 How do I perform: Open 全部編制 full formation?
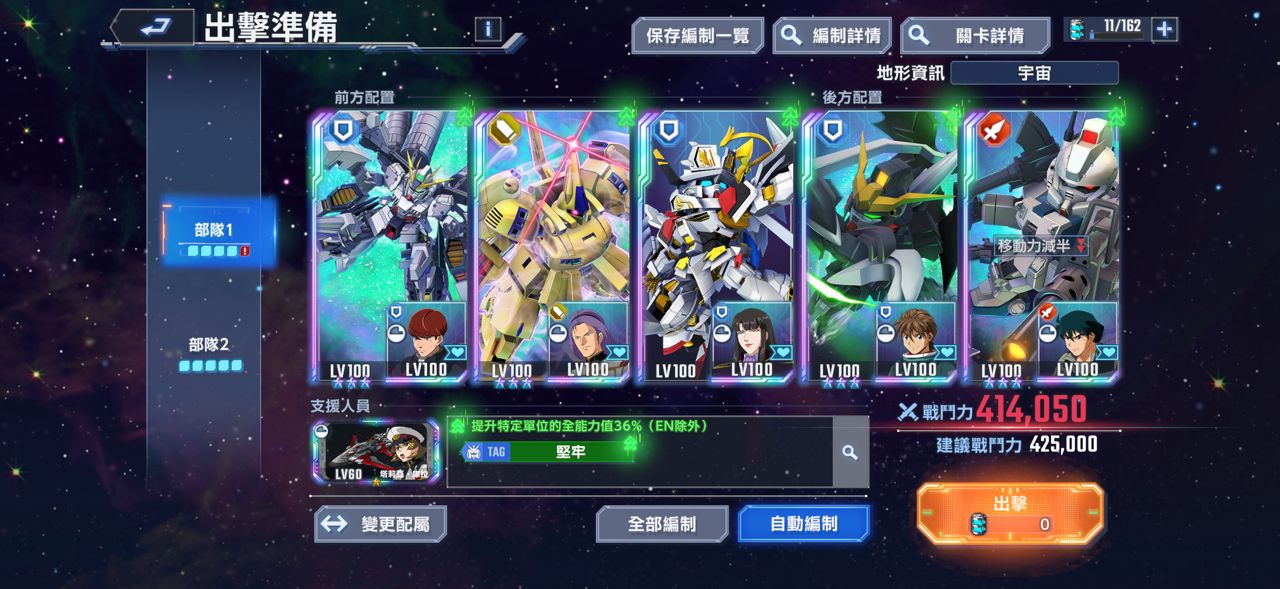pos(661,524)
